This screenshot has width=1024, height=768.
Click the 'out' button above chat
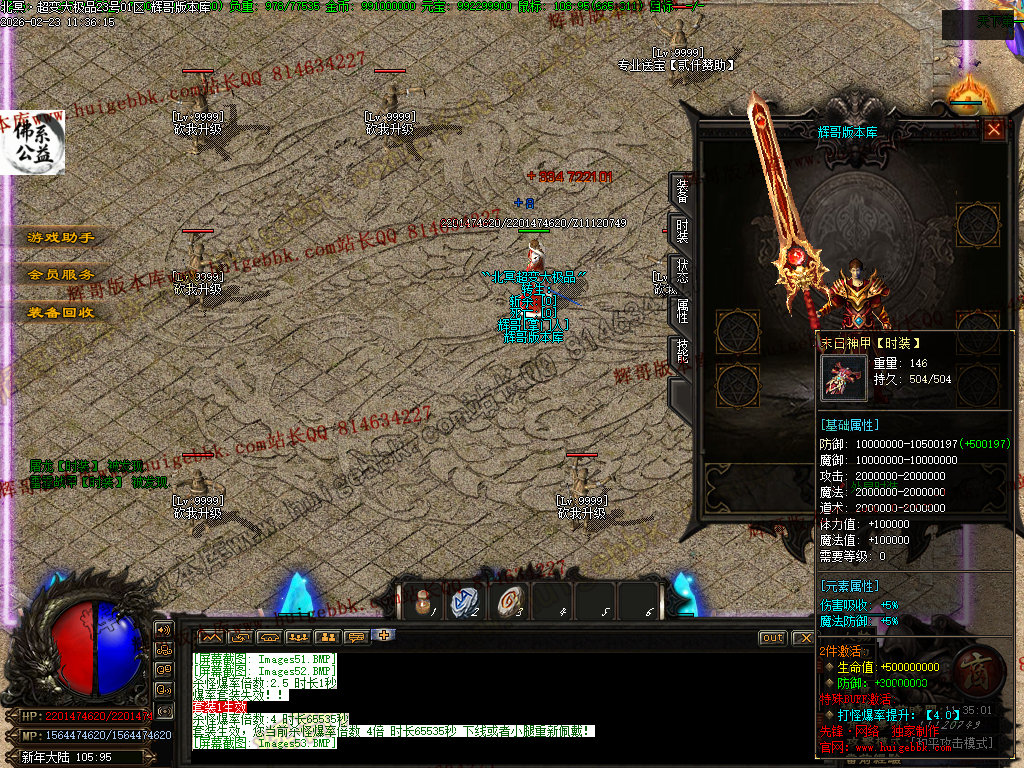click(772, 638)
